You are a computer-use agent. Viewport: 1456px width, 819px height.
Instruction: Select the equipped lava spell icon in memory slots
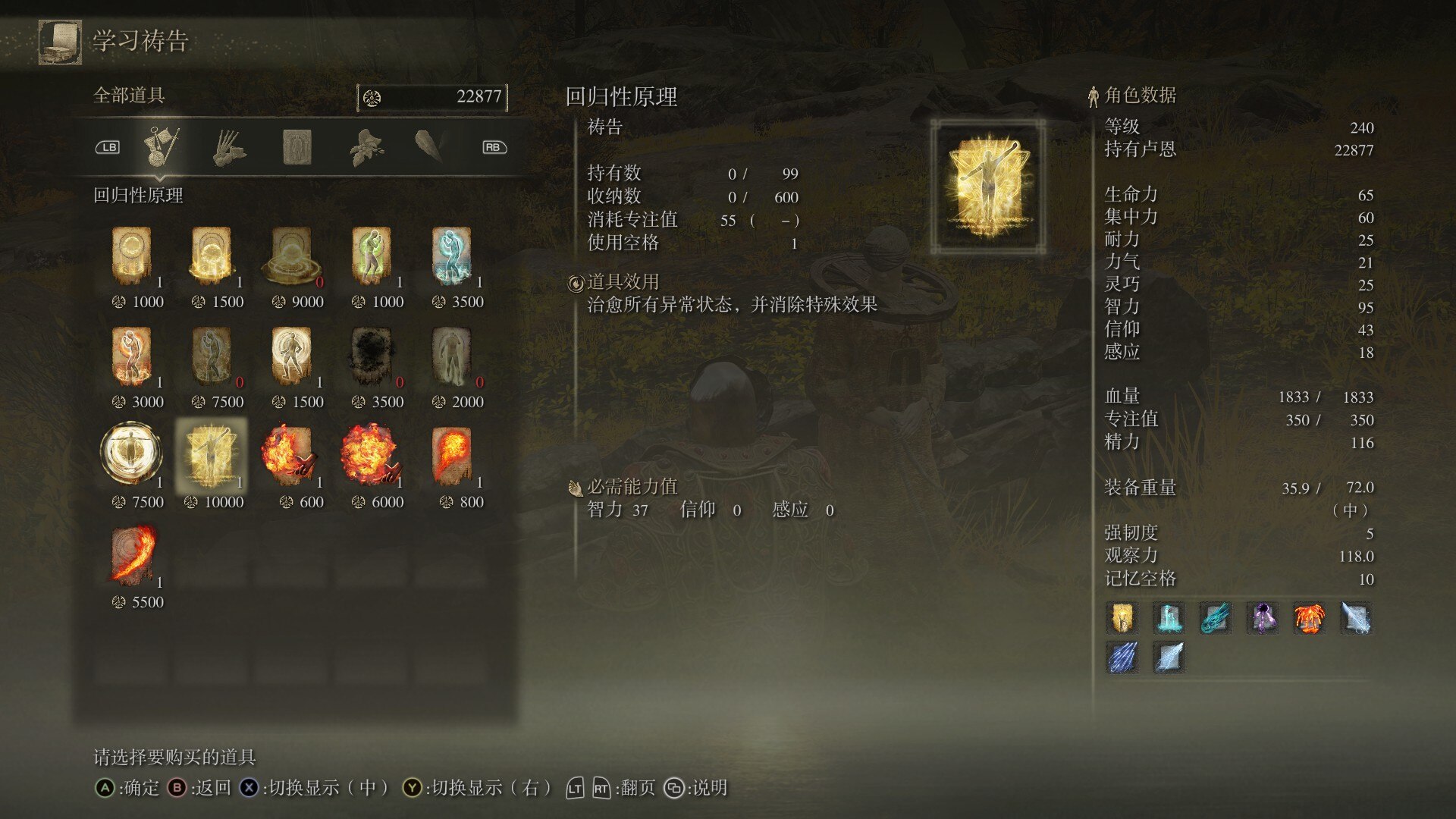(1310, 620)
